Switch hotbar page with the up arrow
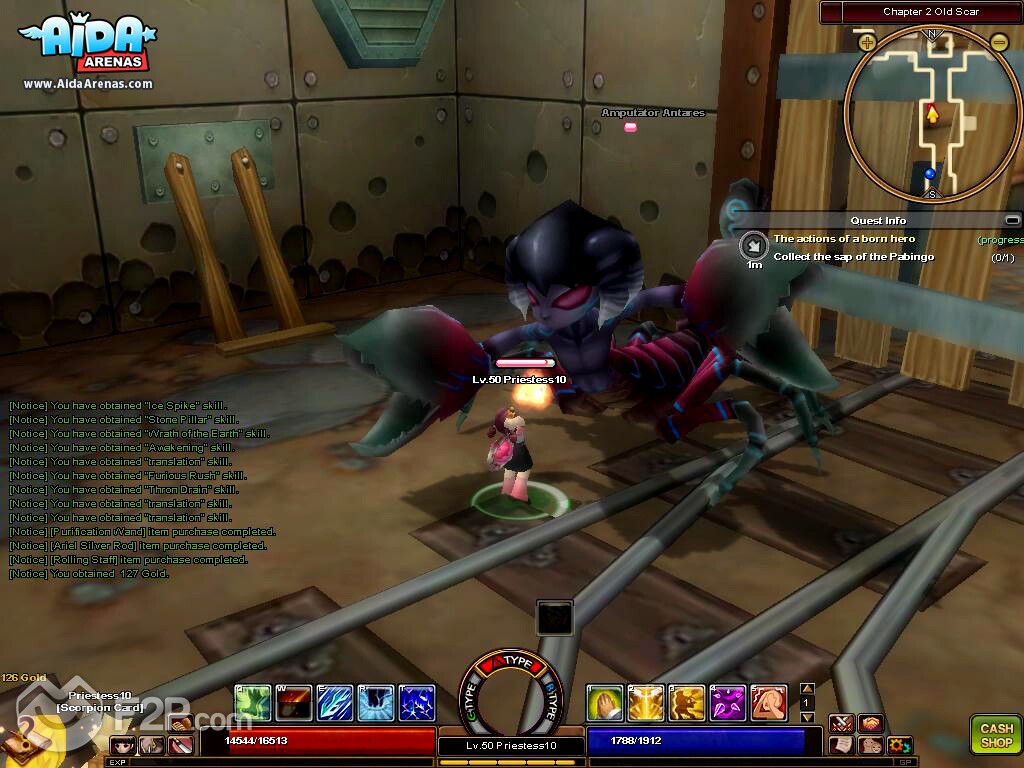Viewport: 1024px width, 768px height. pos(808,689)
